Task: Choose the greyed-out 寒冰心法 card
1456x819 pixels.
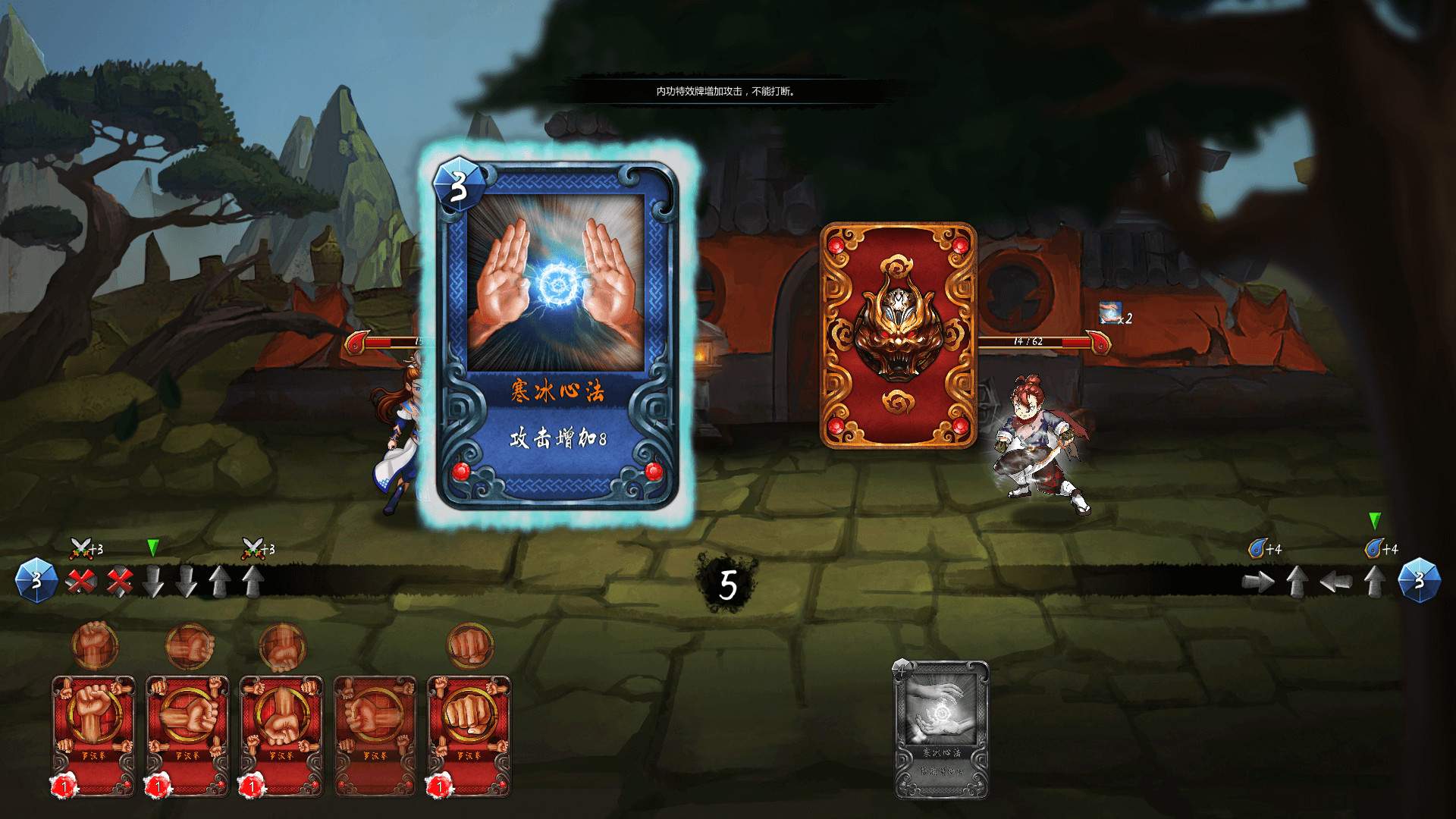Action: [x=942, y=730]
